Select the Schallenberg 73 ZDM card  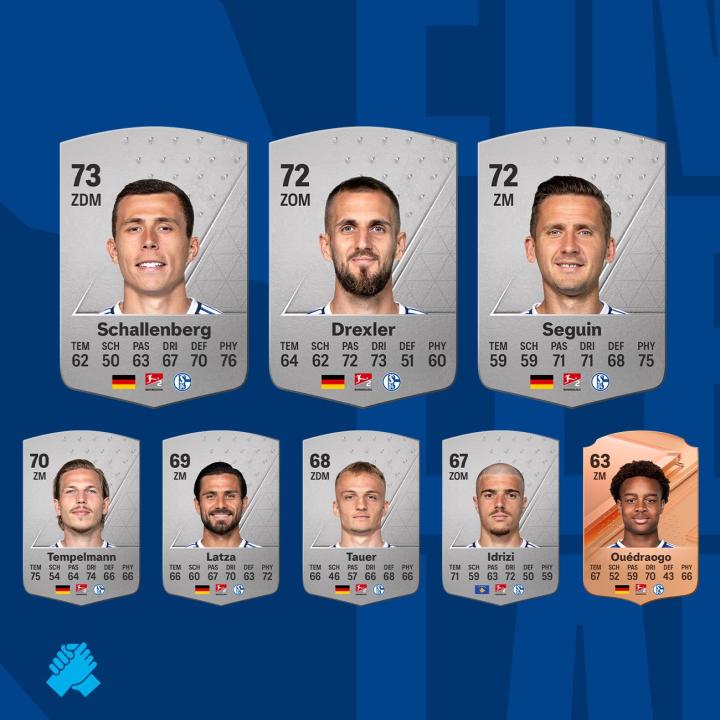pyautogui.click(x=153, y=268)
